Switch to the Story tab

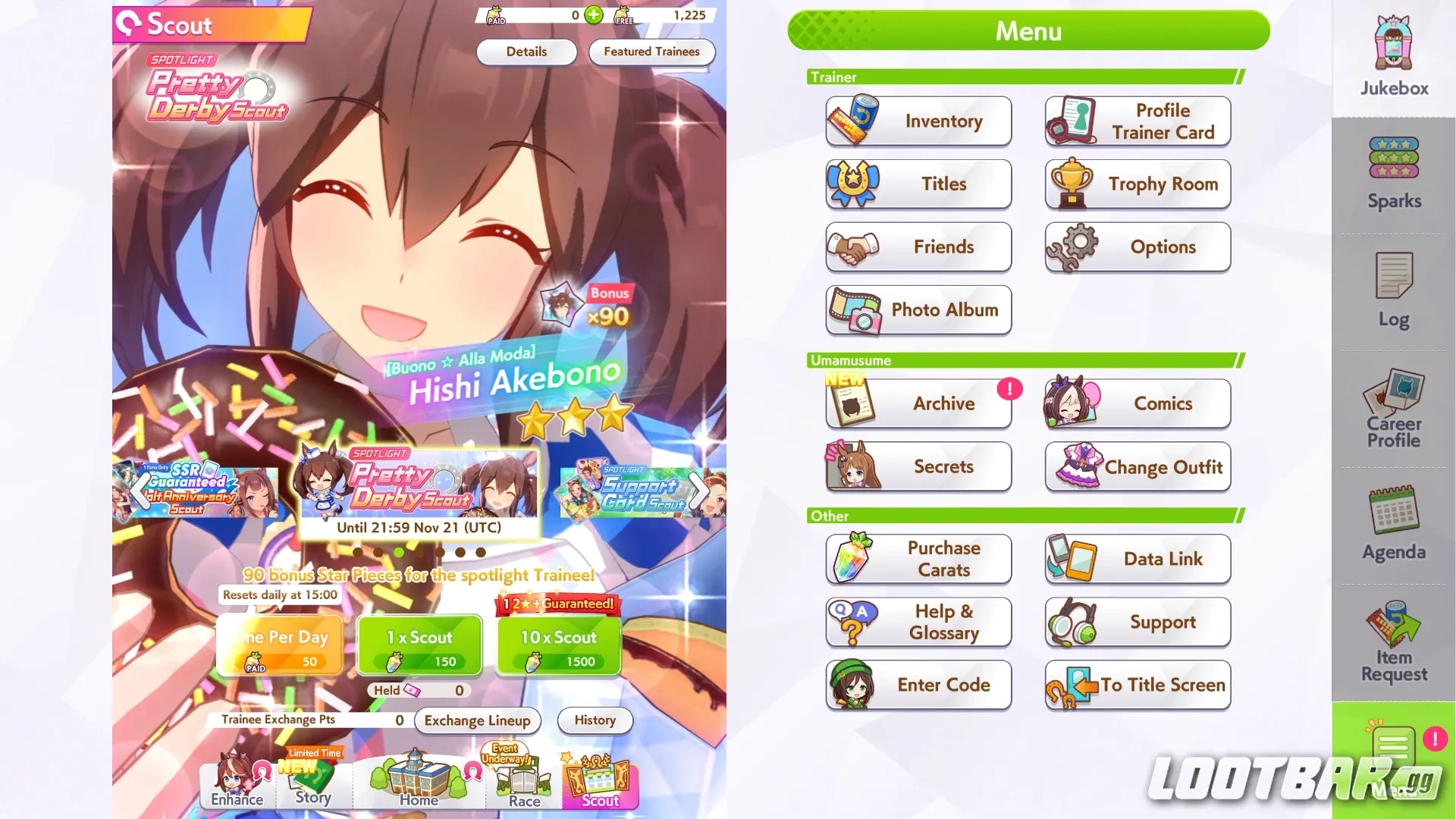pyautogui.click(x=313, y=781)
